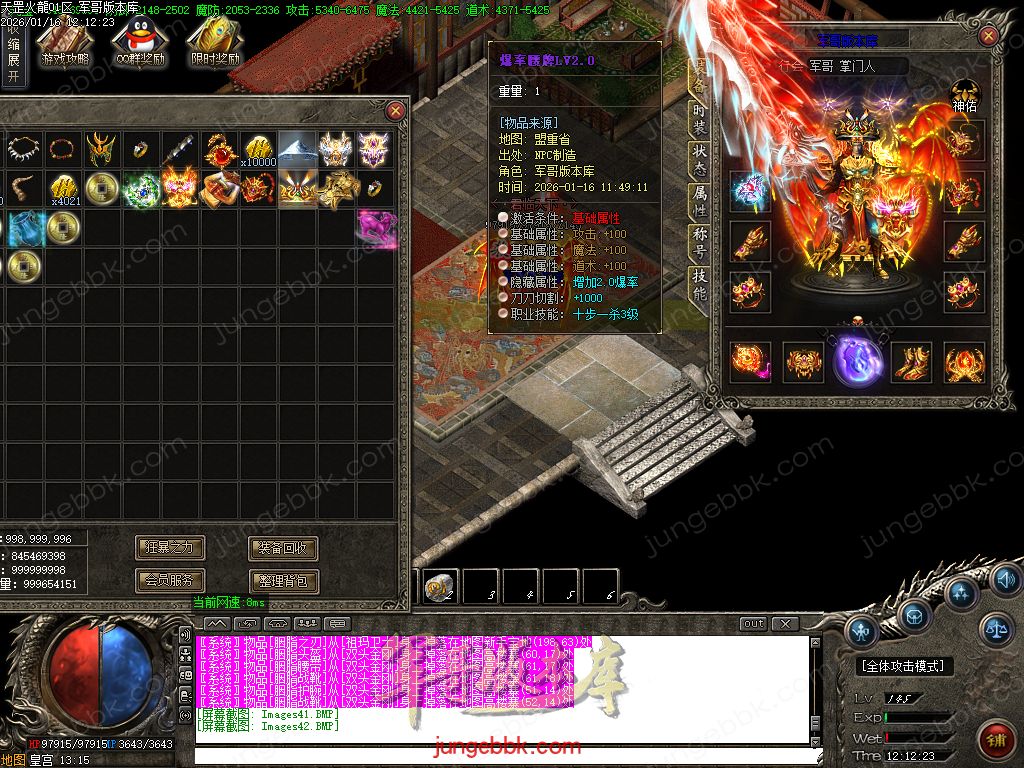Switch to the 时装 costume tab
Image resolution: width=1024 pixels, height=768 pixels.
click(700, 118)
